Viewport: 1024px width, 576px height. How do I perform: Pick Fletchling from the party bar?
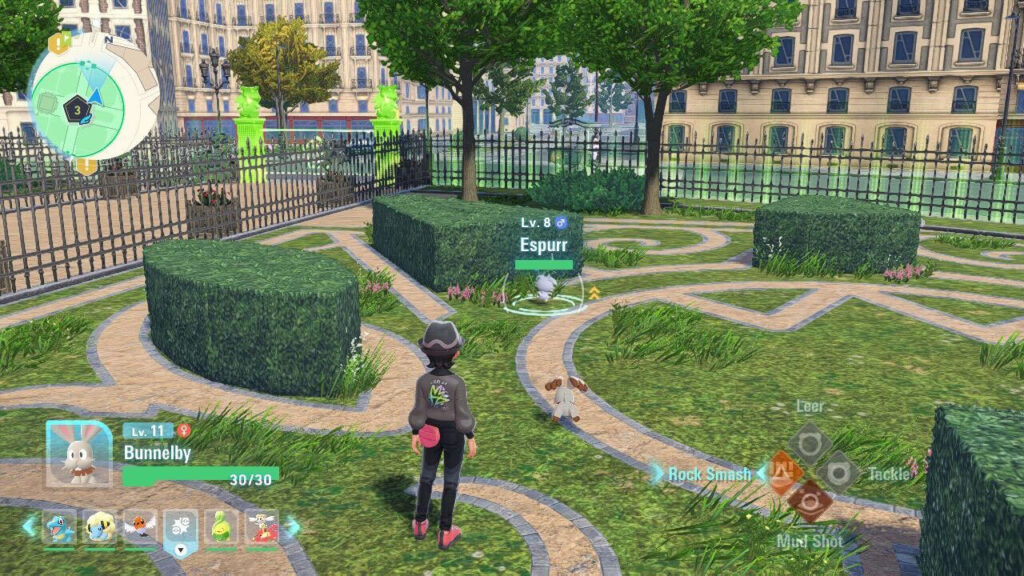139,525
